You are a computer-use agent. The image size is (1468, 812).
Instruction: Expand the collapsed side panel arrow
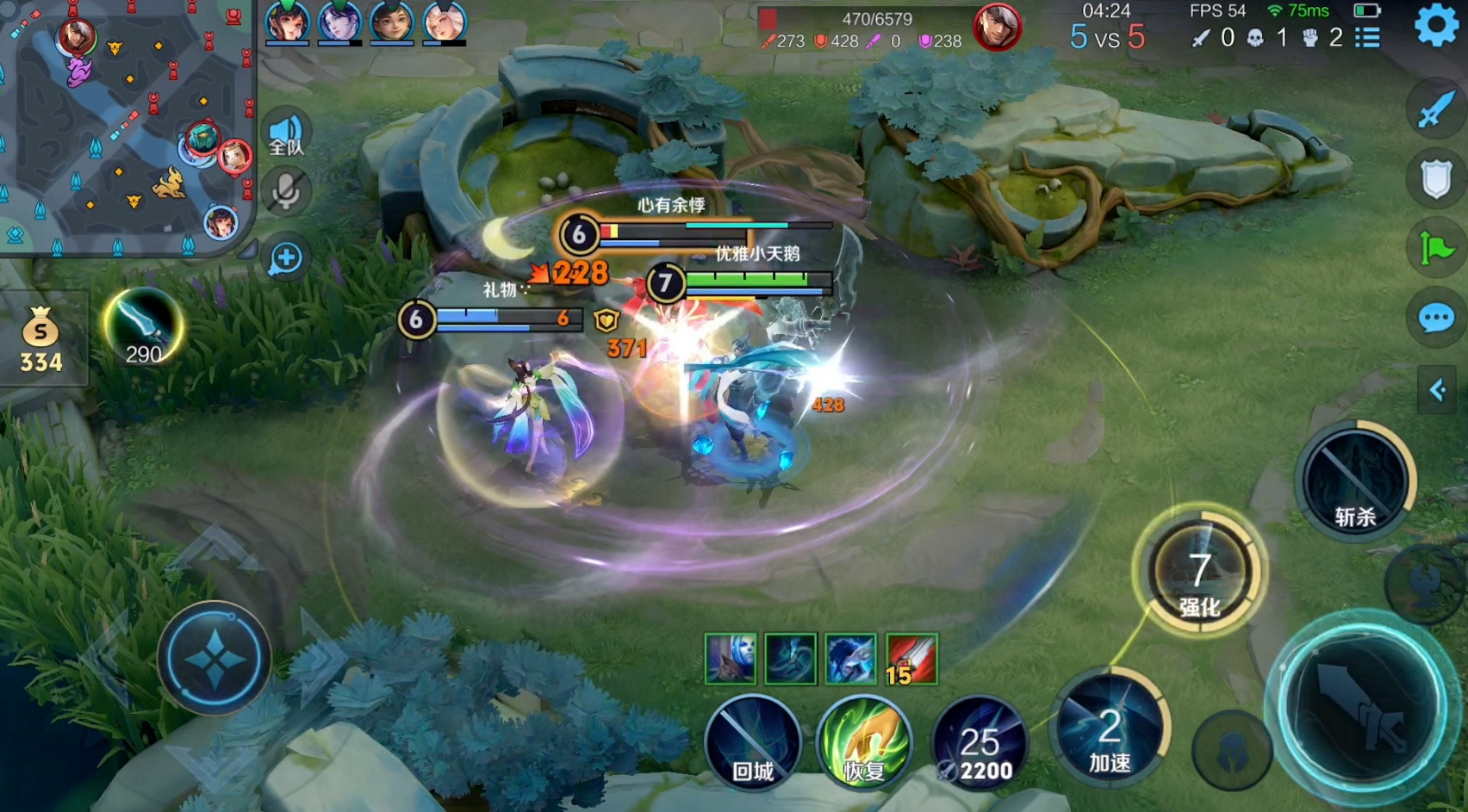1437,390
